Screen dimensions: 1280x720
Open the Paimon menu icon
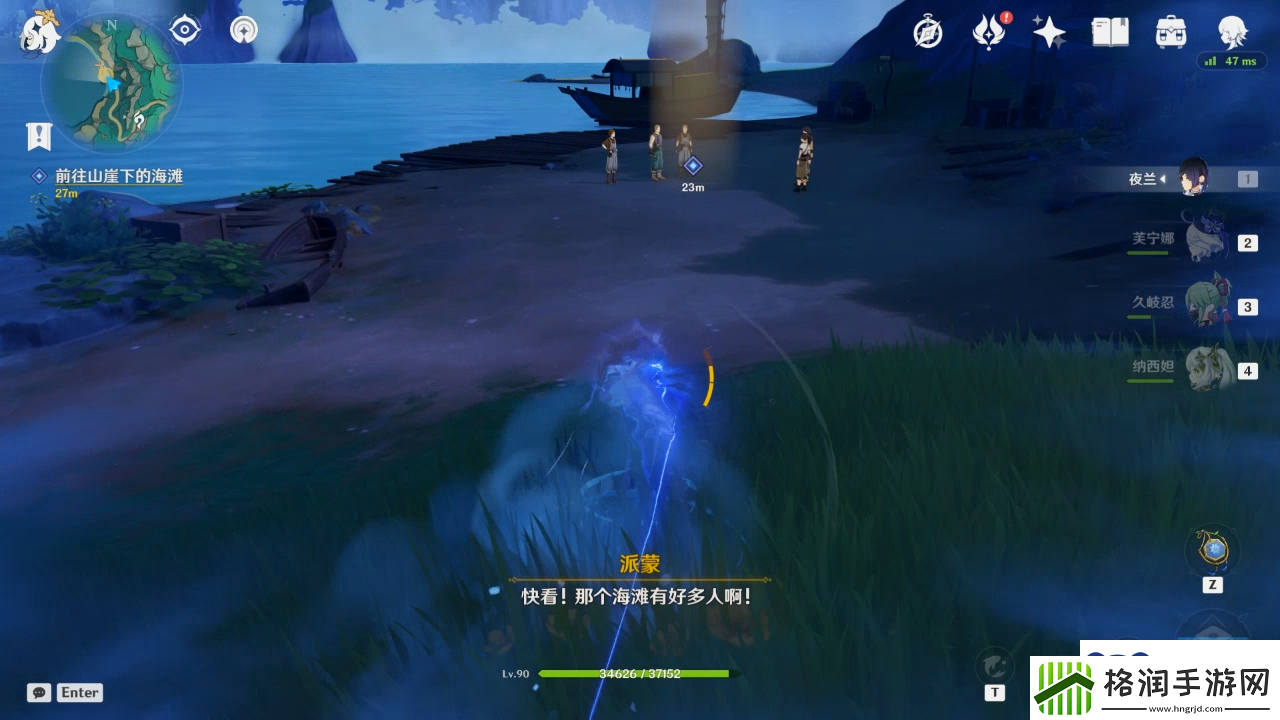tap(40, 32)
